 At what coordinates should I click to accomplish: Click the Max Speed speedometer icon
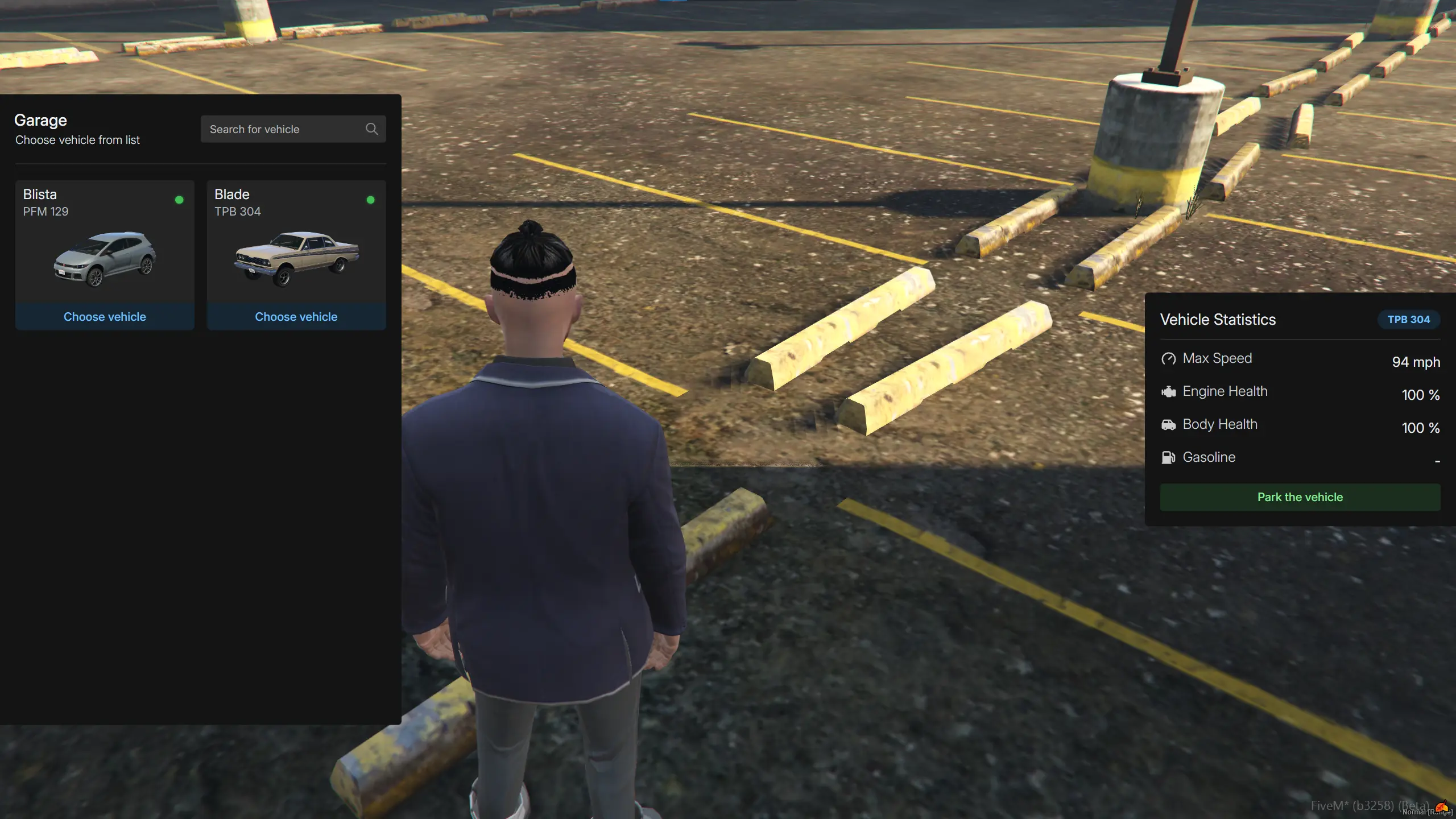tap(1169, 359)
